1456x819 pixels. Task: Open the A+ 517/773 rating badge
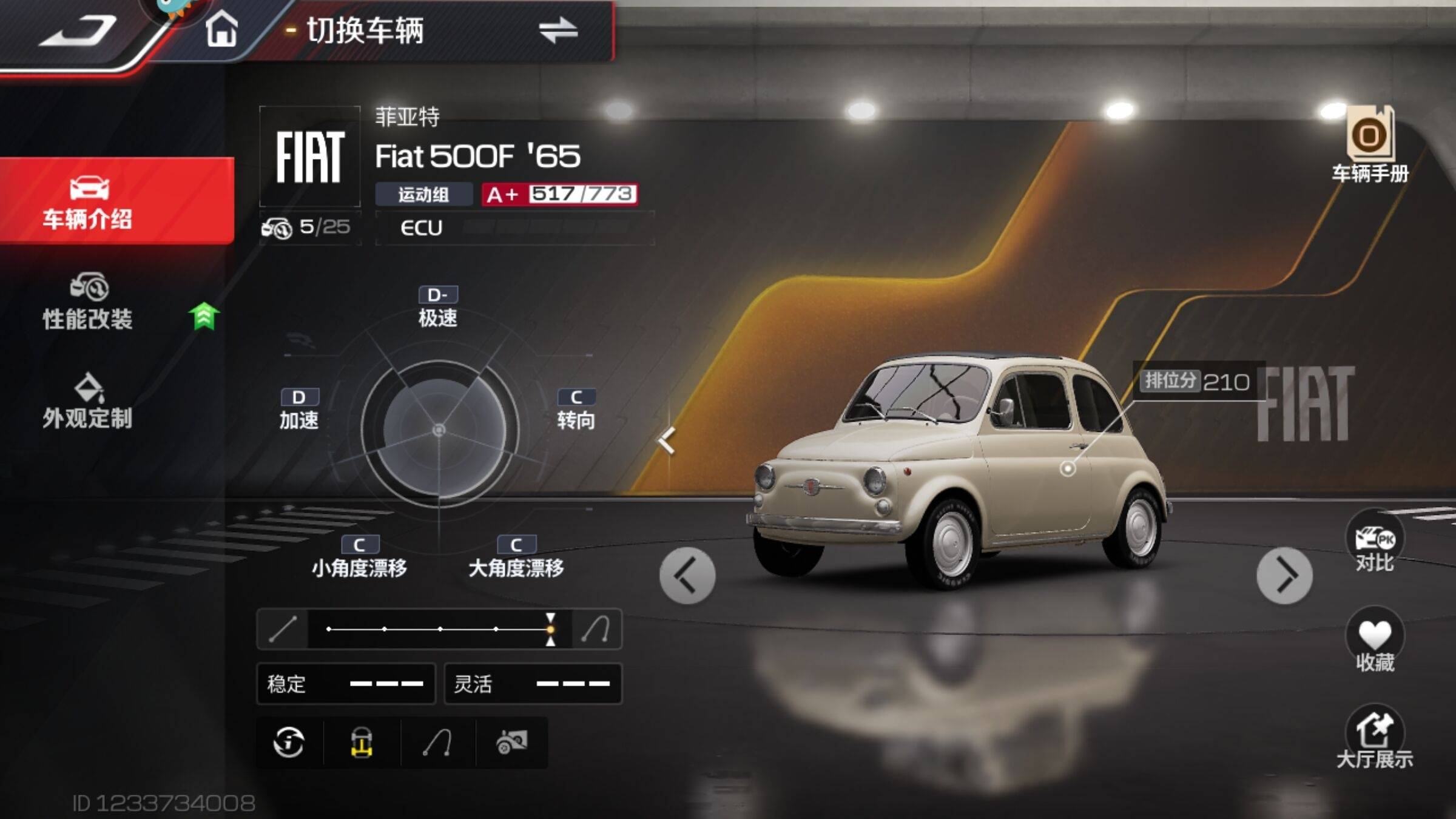(559, 195)
